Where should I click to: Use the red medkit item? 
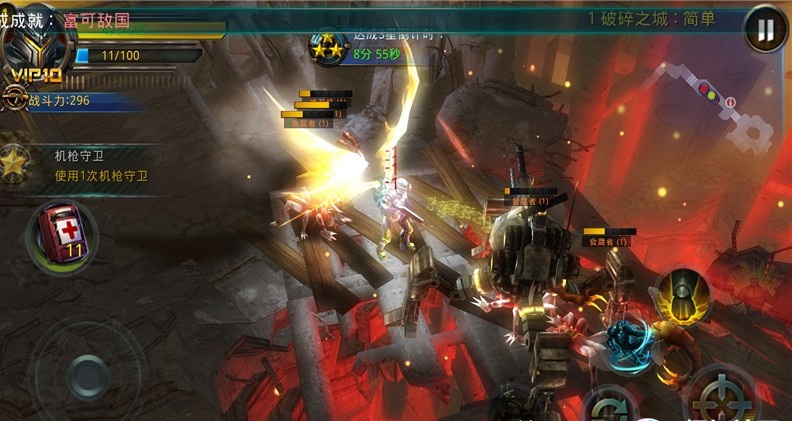pyautogui.click(x=60, y=234)
